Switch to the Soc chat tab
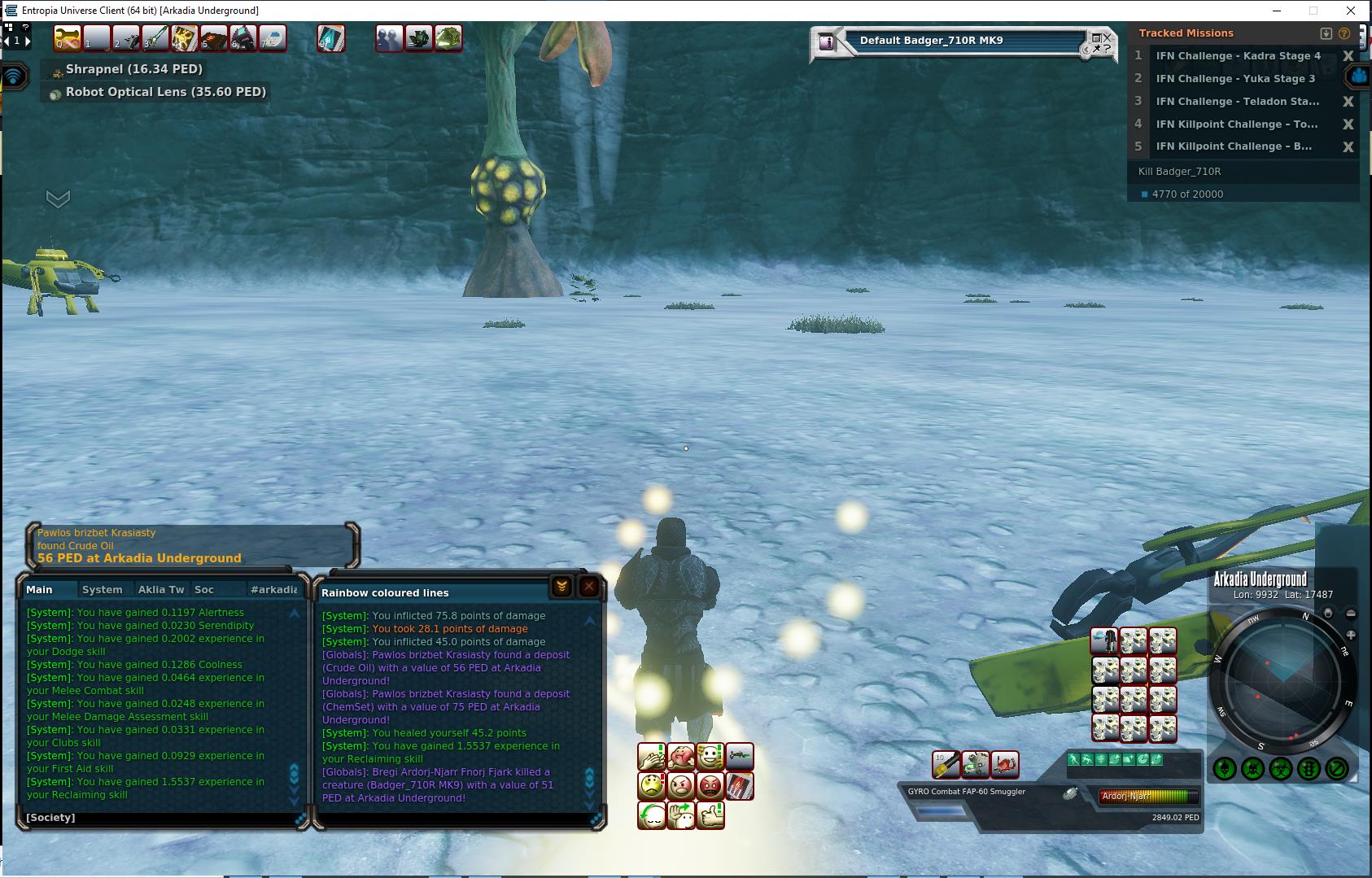Viewport: 1372px width, 878px height. coord(204,589)
